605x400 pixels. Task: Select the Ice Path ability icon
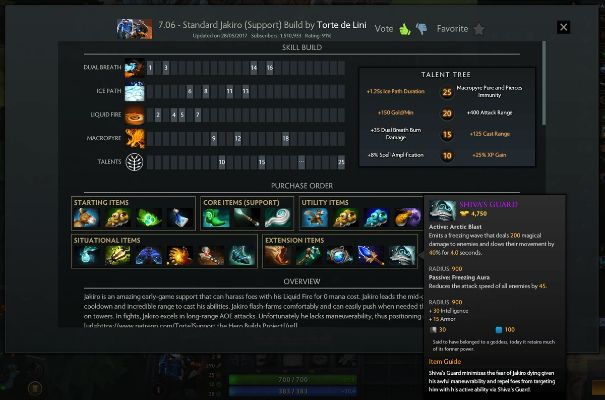pyautogui.click(x=133, y=91)
